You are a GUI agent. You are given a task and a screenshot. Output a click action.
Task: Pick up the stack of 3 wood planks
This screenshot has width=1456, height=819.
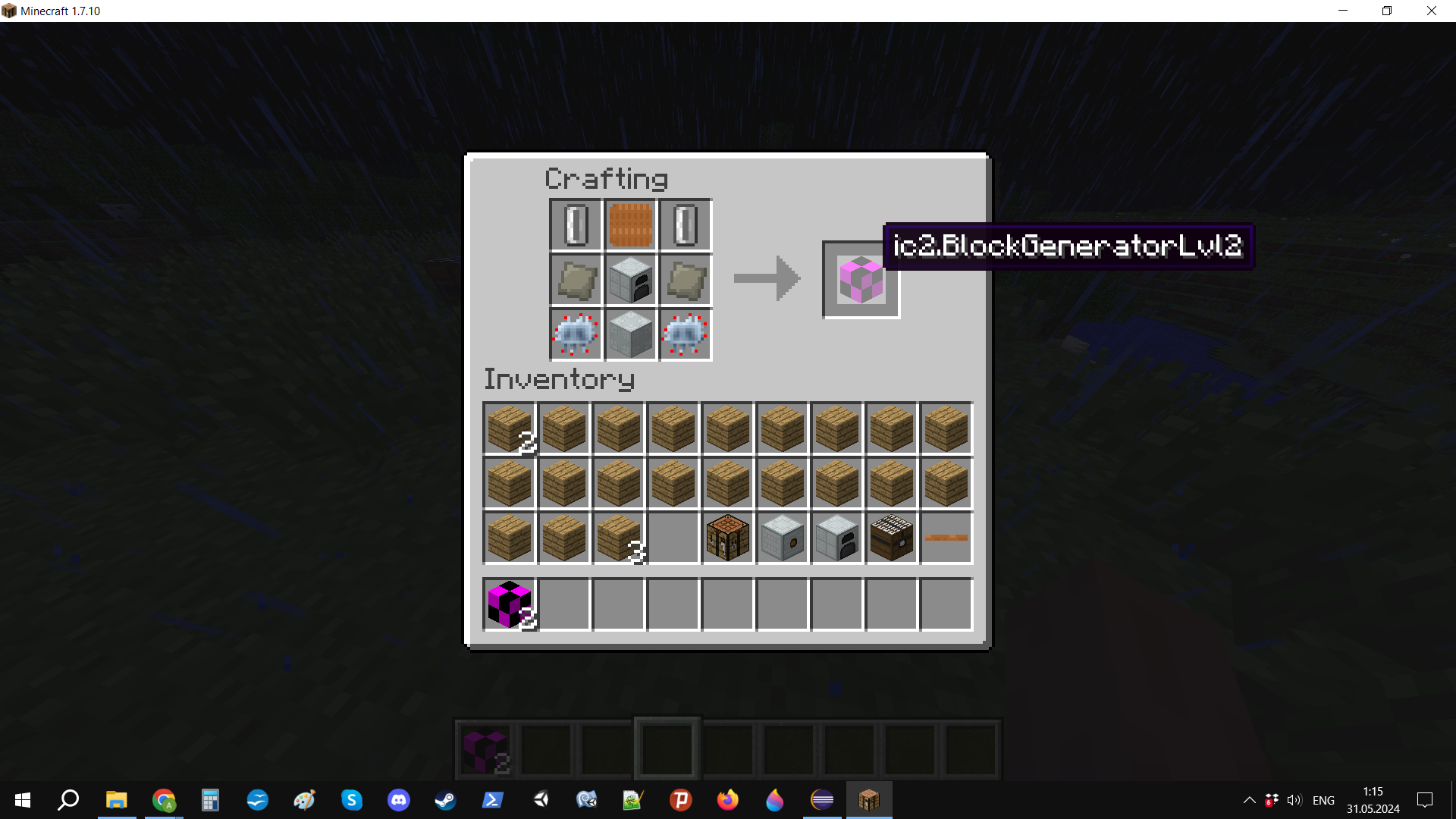click(619, 538)
